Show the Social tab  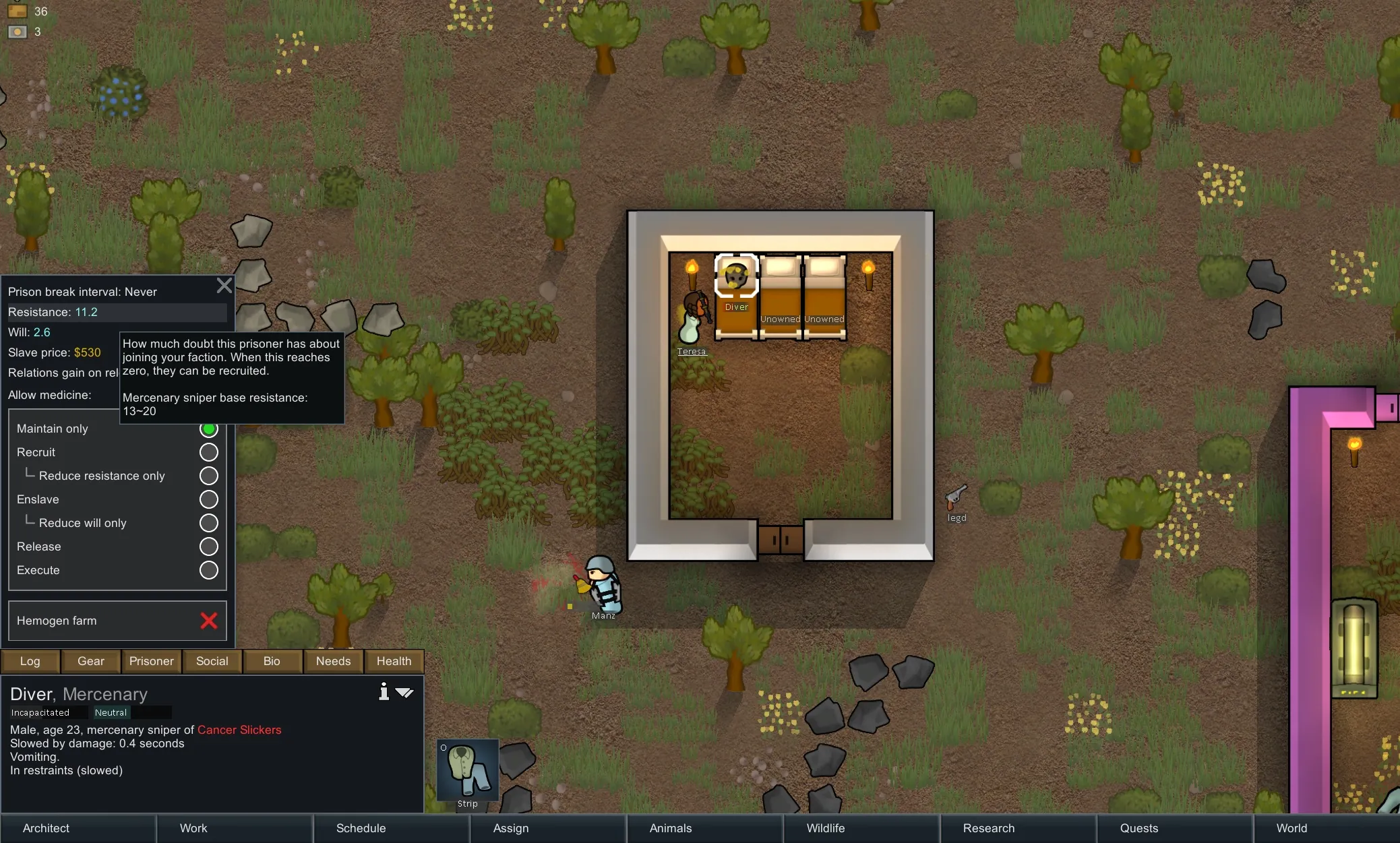click(x=212, y=661)
